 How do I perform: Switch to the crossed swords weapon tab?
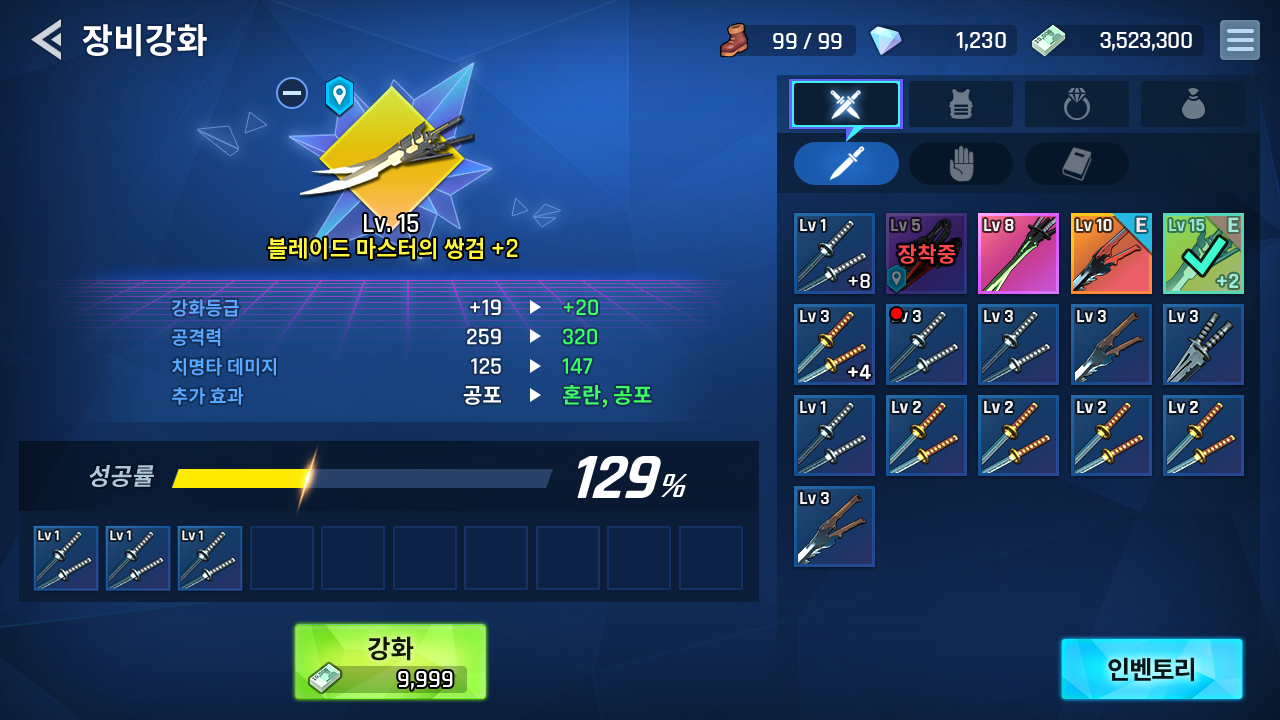coord(846,104)
